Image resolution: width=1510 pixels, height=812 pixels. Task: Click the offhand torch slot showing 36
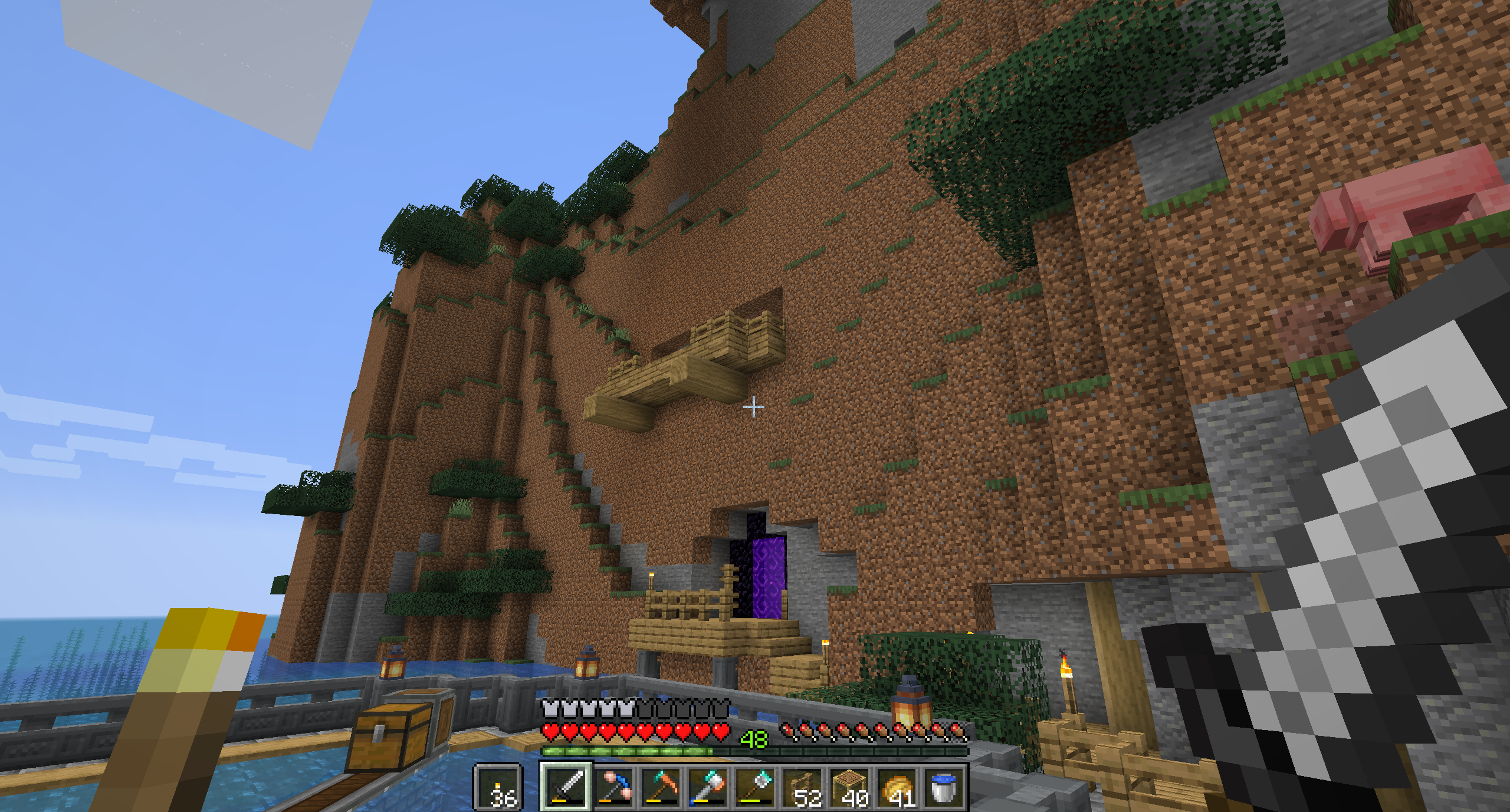pos(498,787)
